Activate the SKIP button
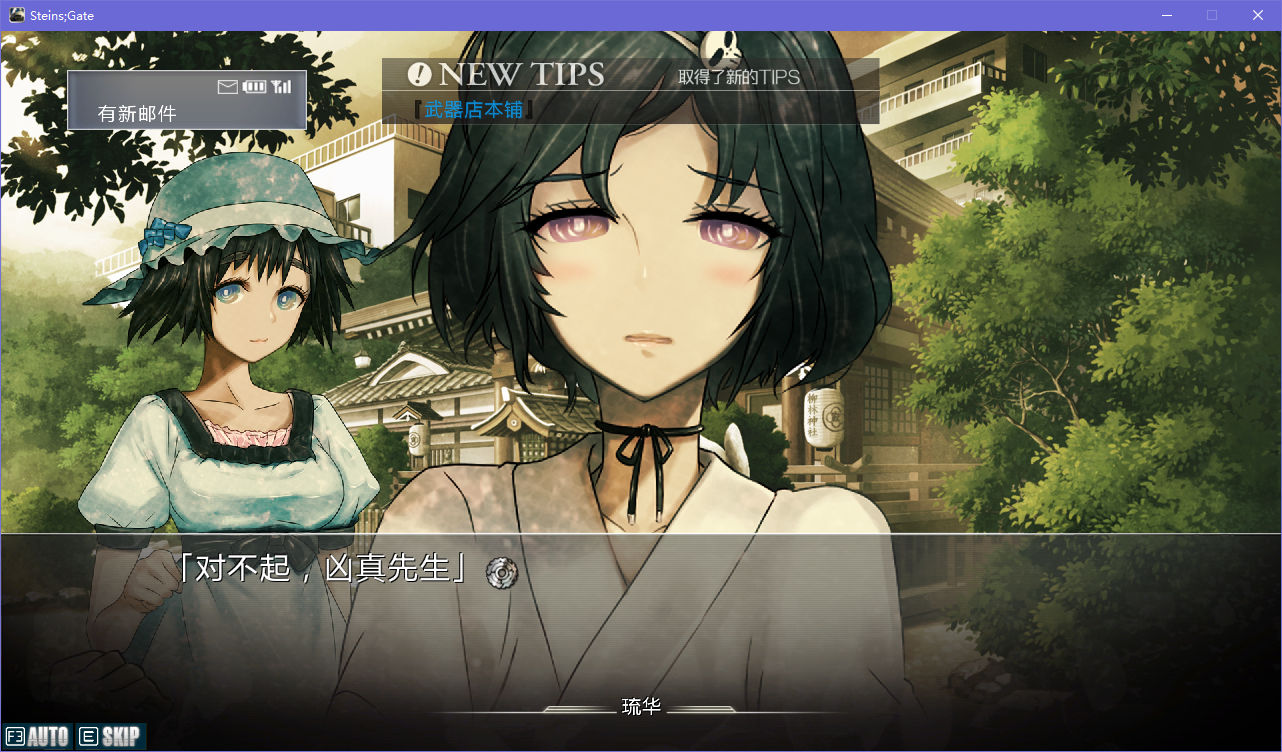Viewport: 1282px width, 752px height. click(110, 737)
